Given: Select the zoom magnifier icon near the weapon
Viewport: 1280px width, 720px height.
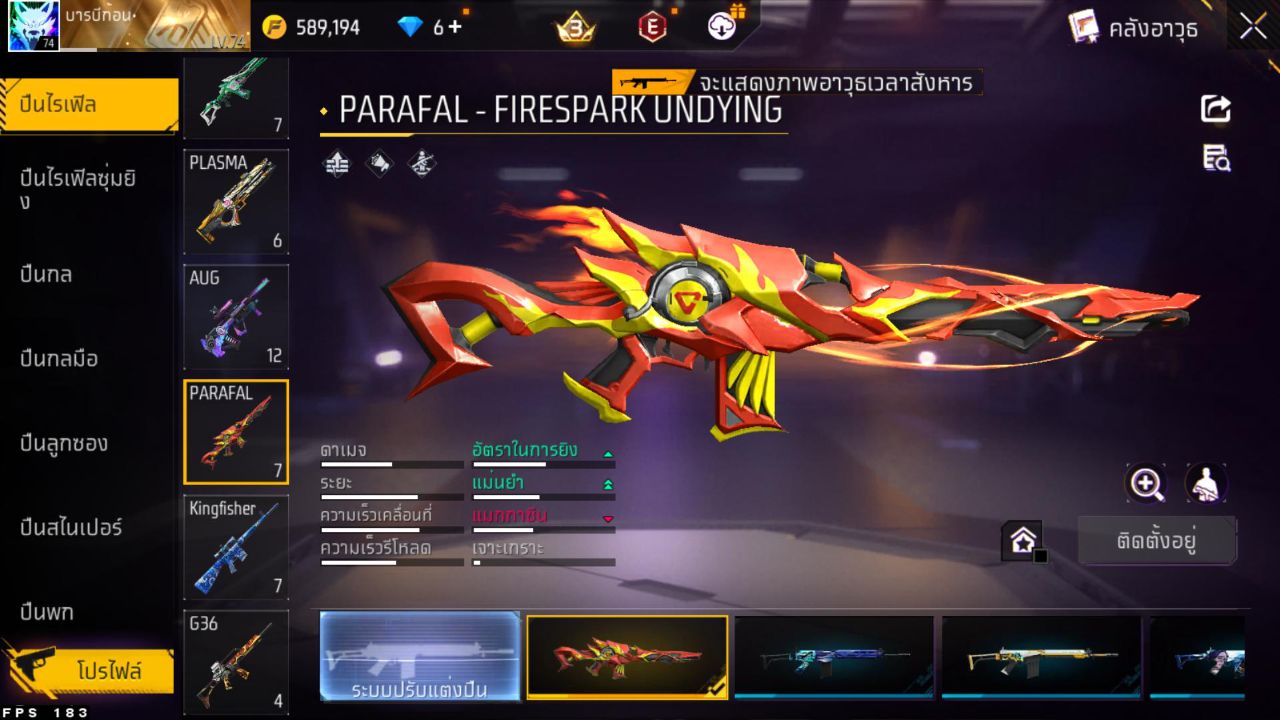Looking at the screenshot, I should (x=1146, y=484).
